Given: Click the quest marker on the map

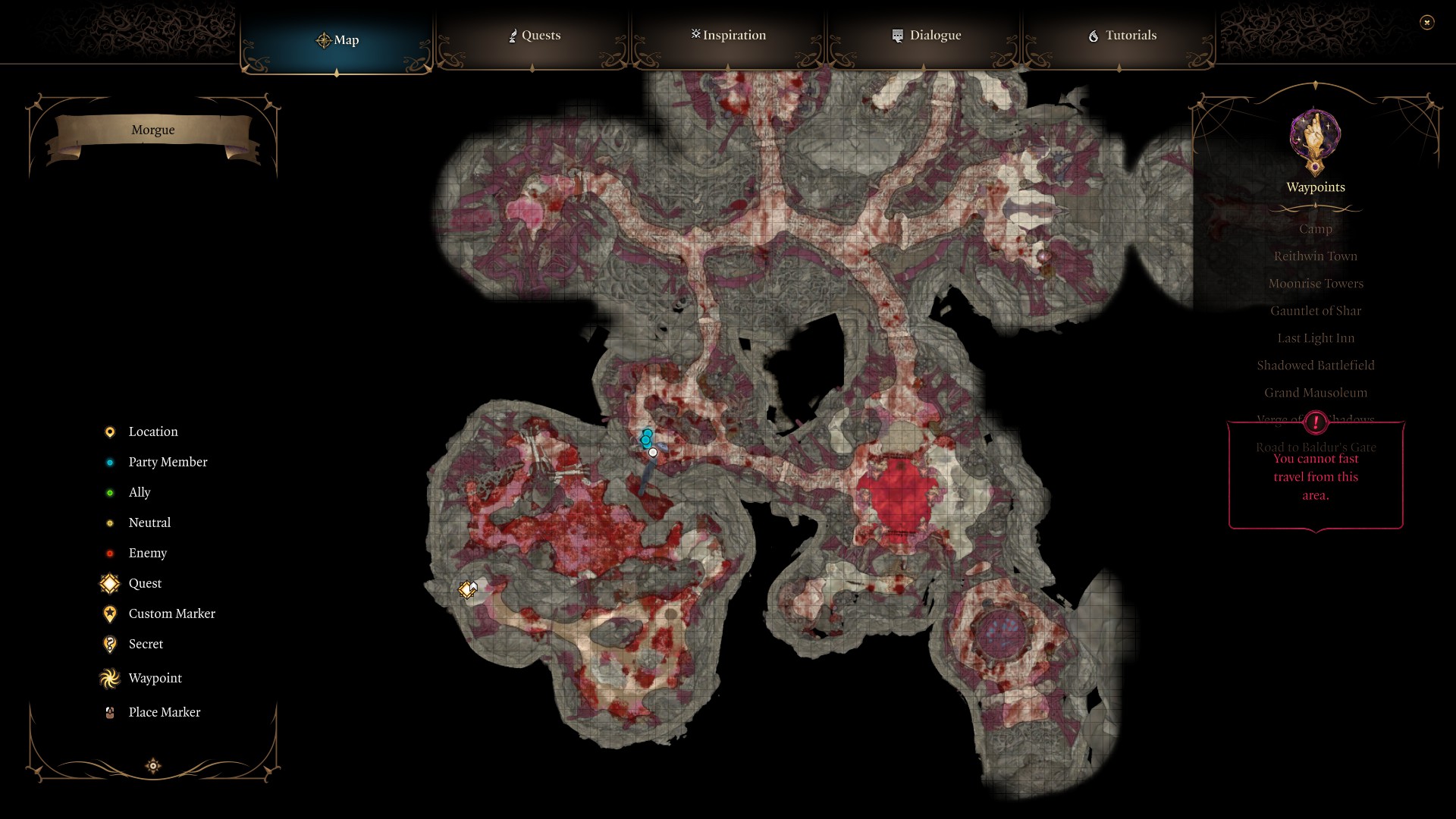Looking at the screenshot, I should (466, 588).
